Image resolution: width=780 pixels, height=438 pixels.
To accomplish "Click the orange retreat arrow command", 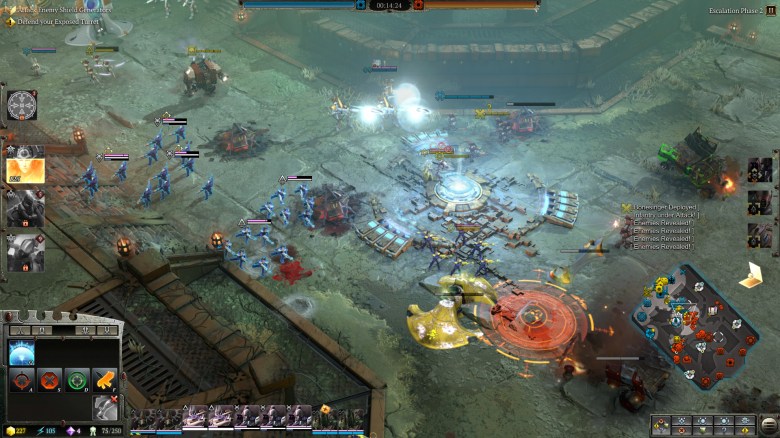I will (x=104, y=381).
